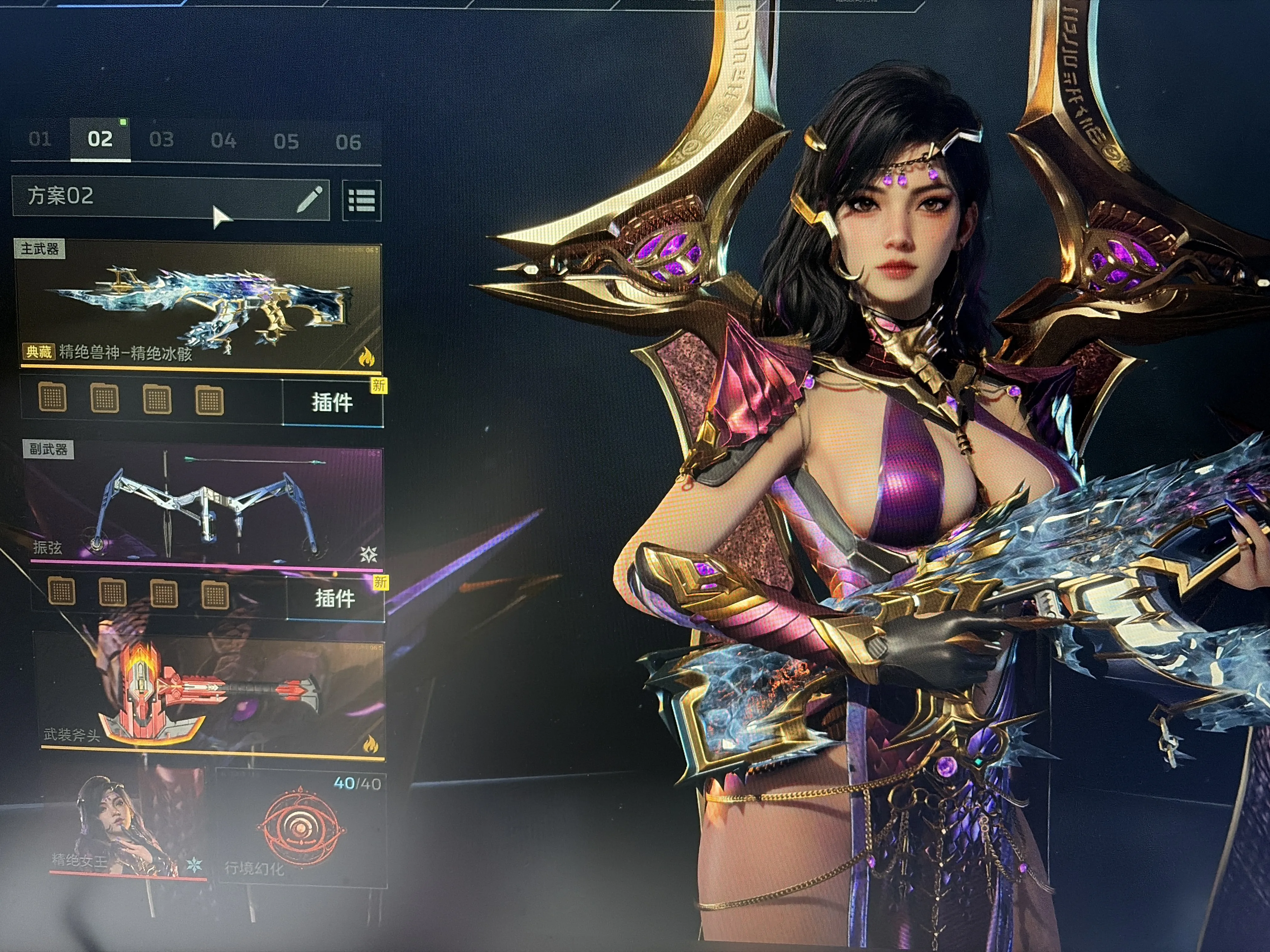Screen dimensions: 1270x952
Task: Switch to loadout tab 01
Action: coord(40,139)
